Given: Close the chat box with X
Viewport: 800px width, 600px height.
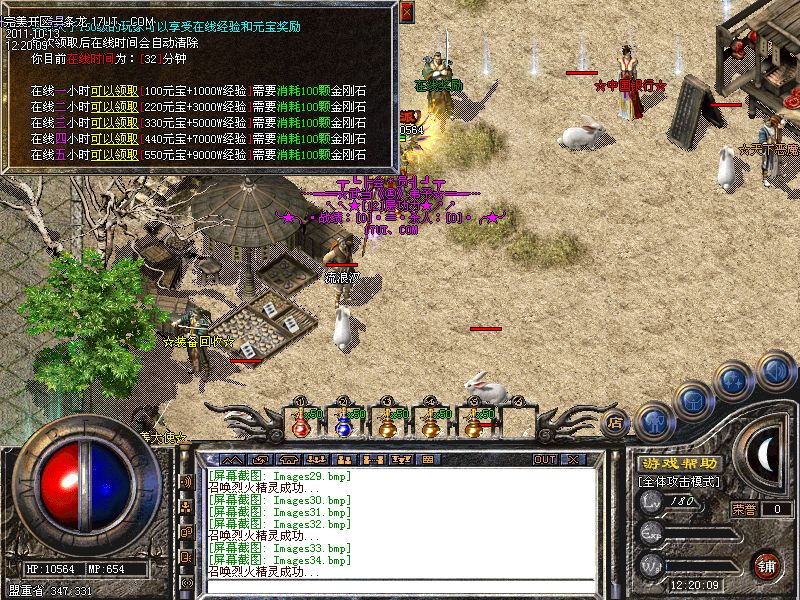Looking at the screenshot, I should (573, 459).
